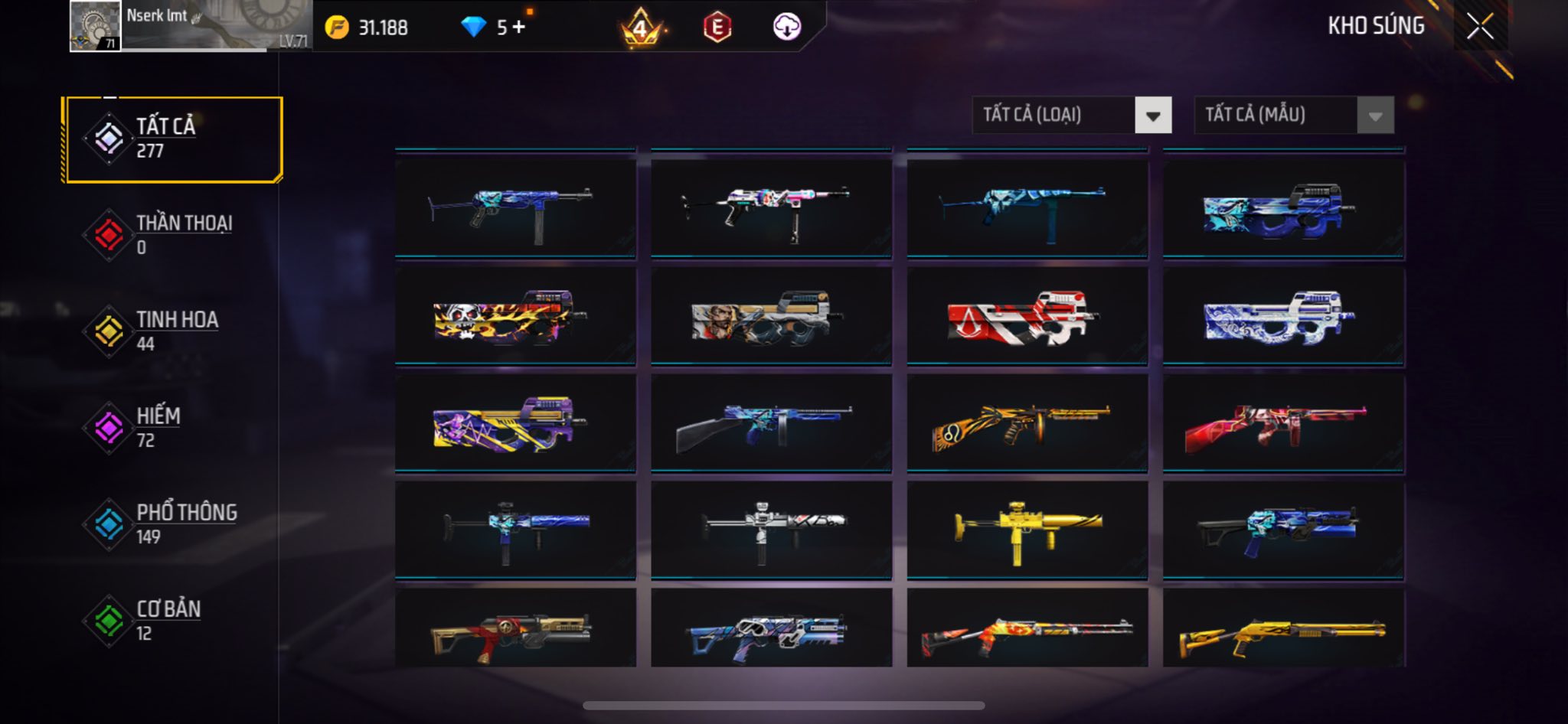Select the Tất Cả category tab
The height and width of the screenshot is (724, 1568).
coord(174,139)
